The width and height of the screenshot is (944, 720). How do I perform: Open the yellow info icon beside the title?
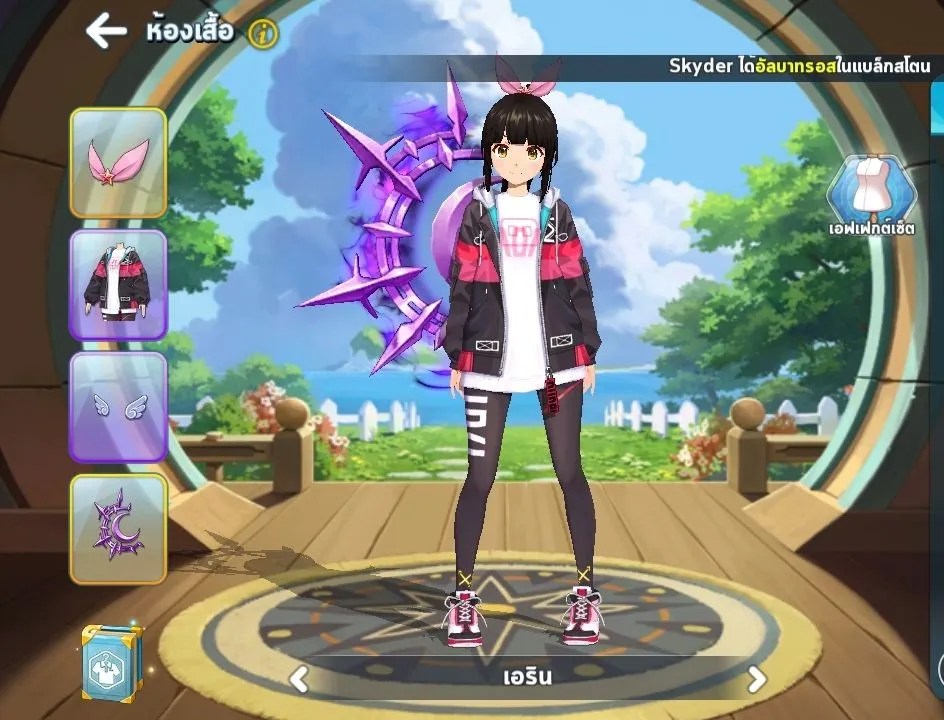point(263,34)
